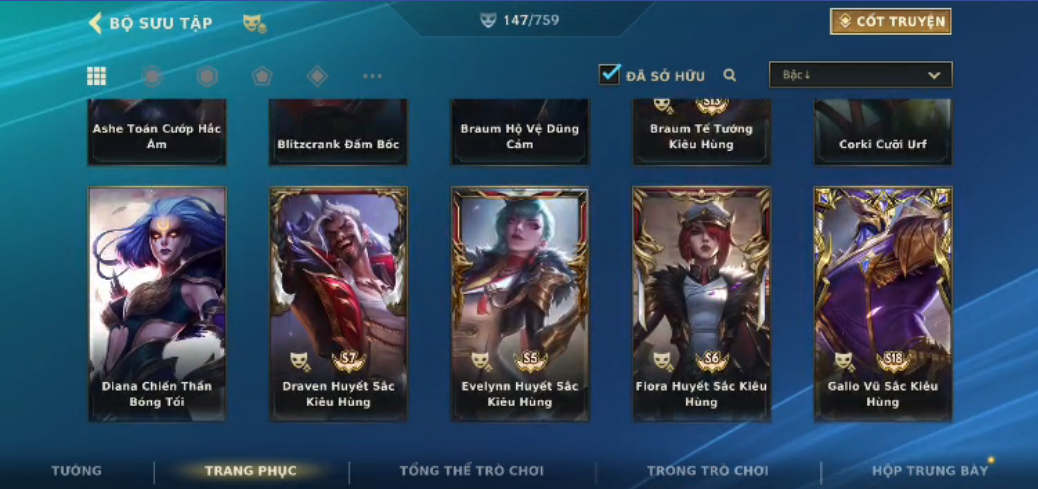Switch to the Tổng Thể Trò Chơi tab
The height and width of the screenshot is (489, 1038).
click(471, 471)
